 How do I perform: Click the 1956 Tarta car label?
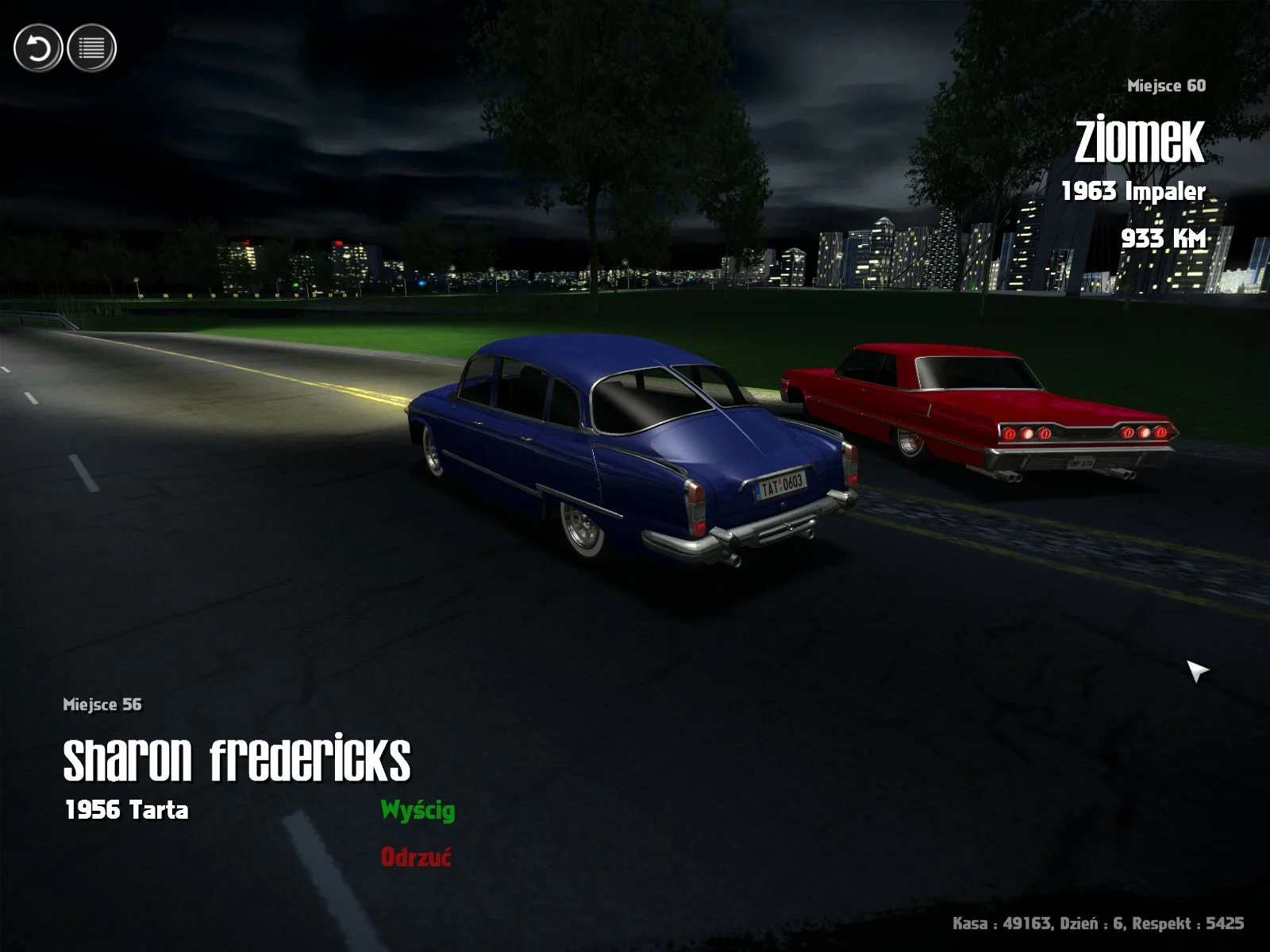(127, 810)
